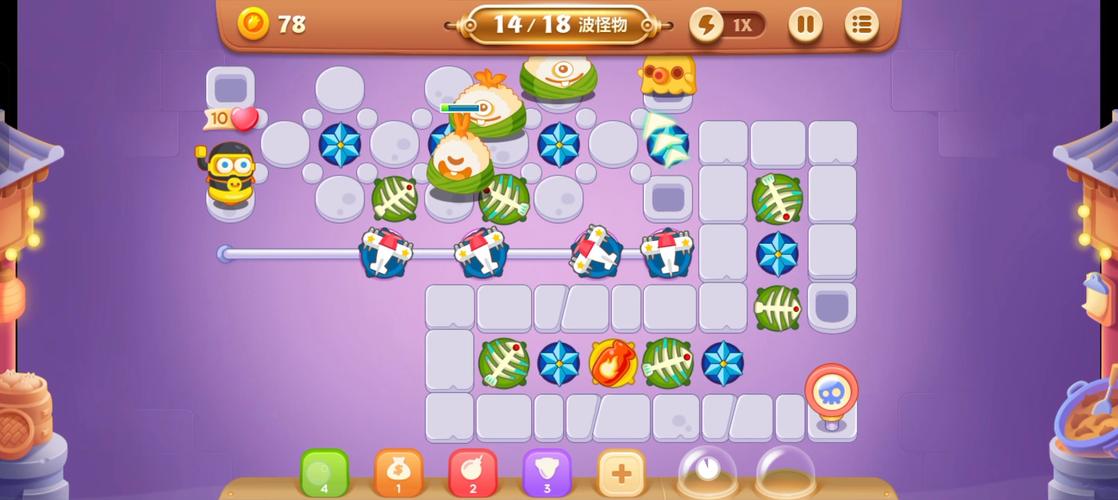This screenshot has height=500, width=1118.
Task: Click the glass dome with the clock
Action: click(x=708, y=470)
